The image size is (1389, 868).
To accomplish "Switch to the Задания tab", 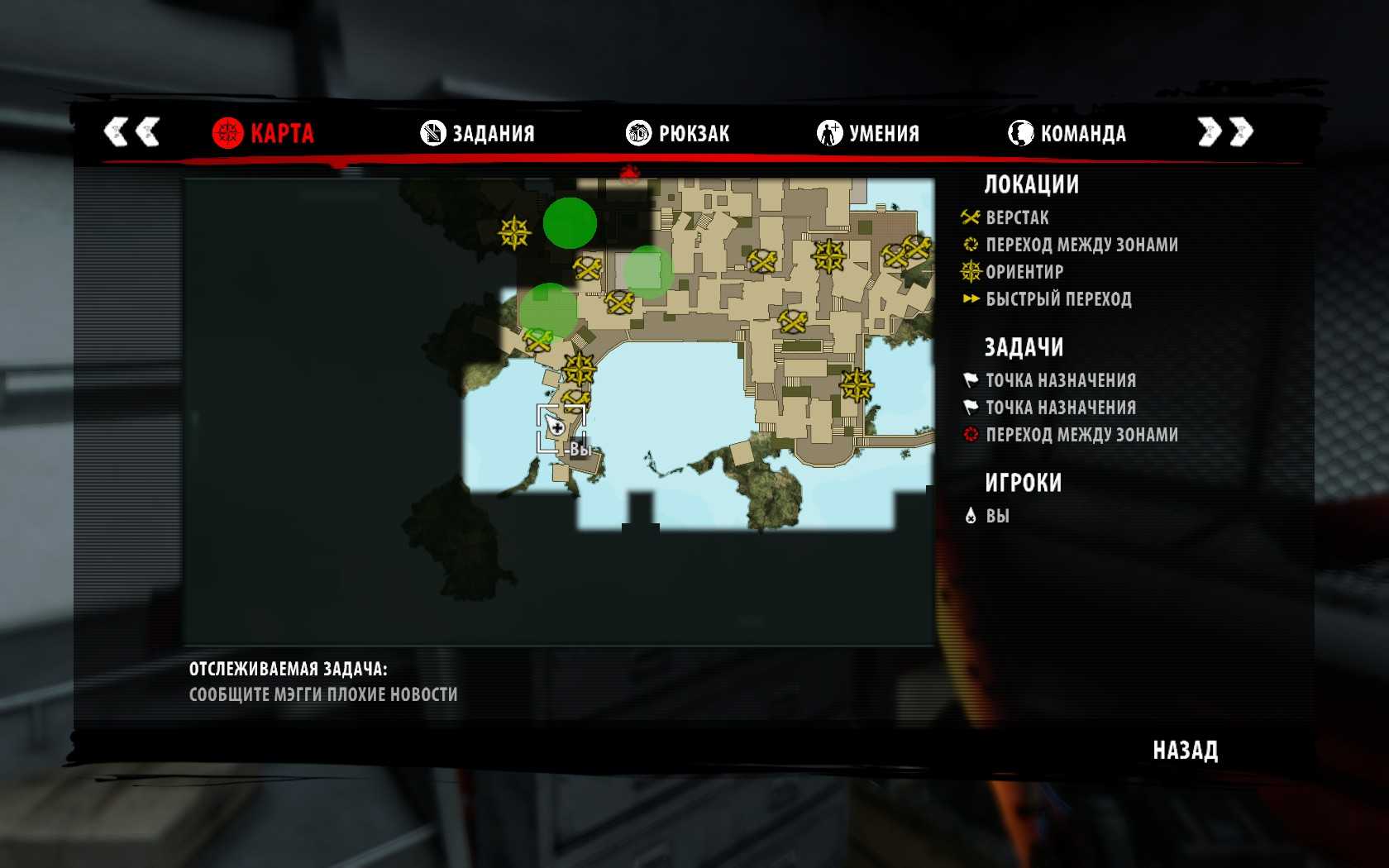I will point(478,133).
